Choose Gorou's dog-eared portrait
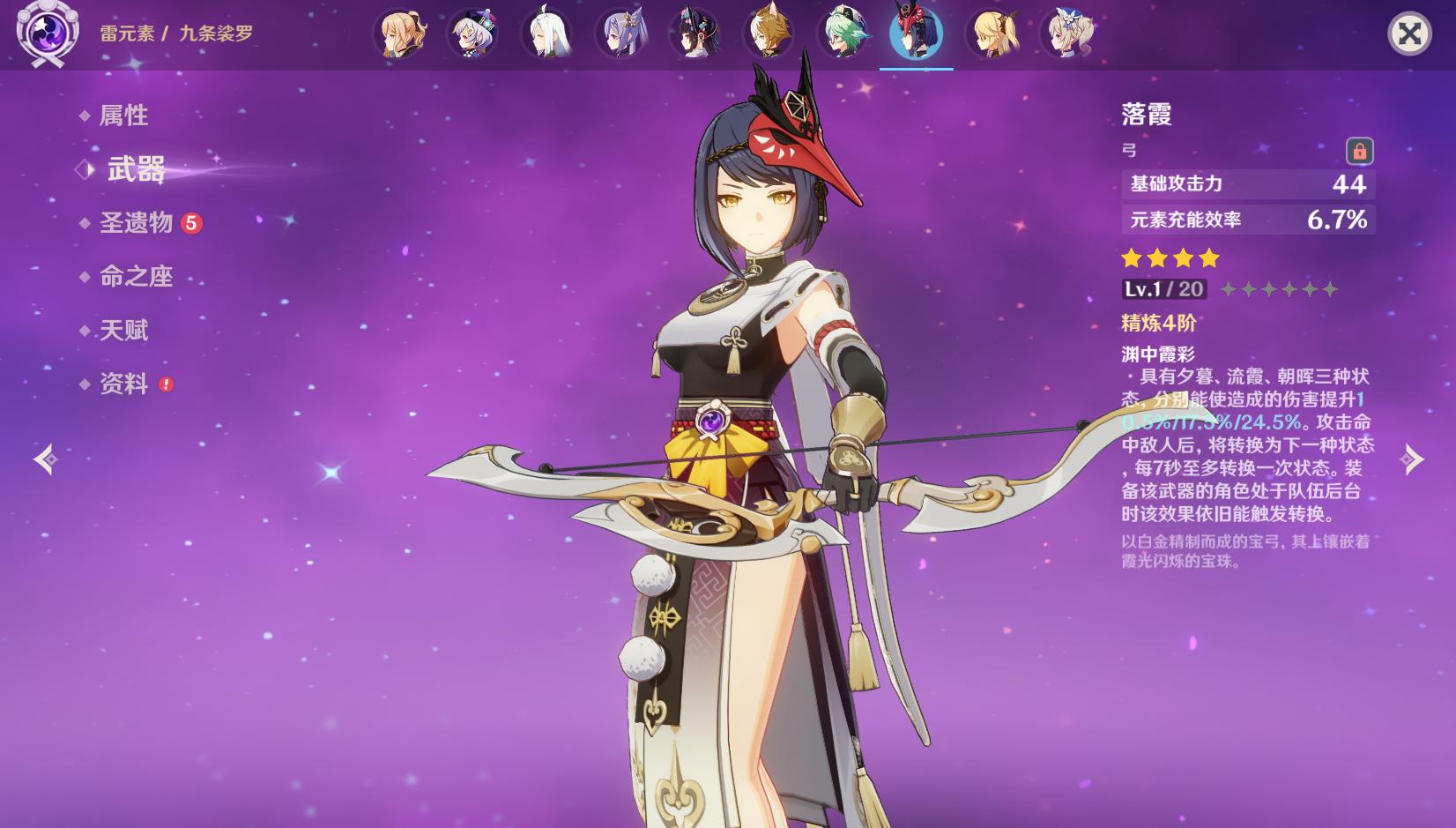 point(769,34)
